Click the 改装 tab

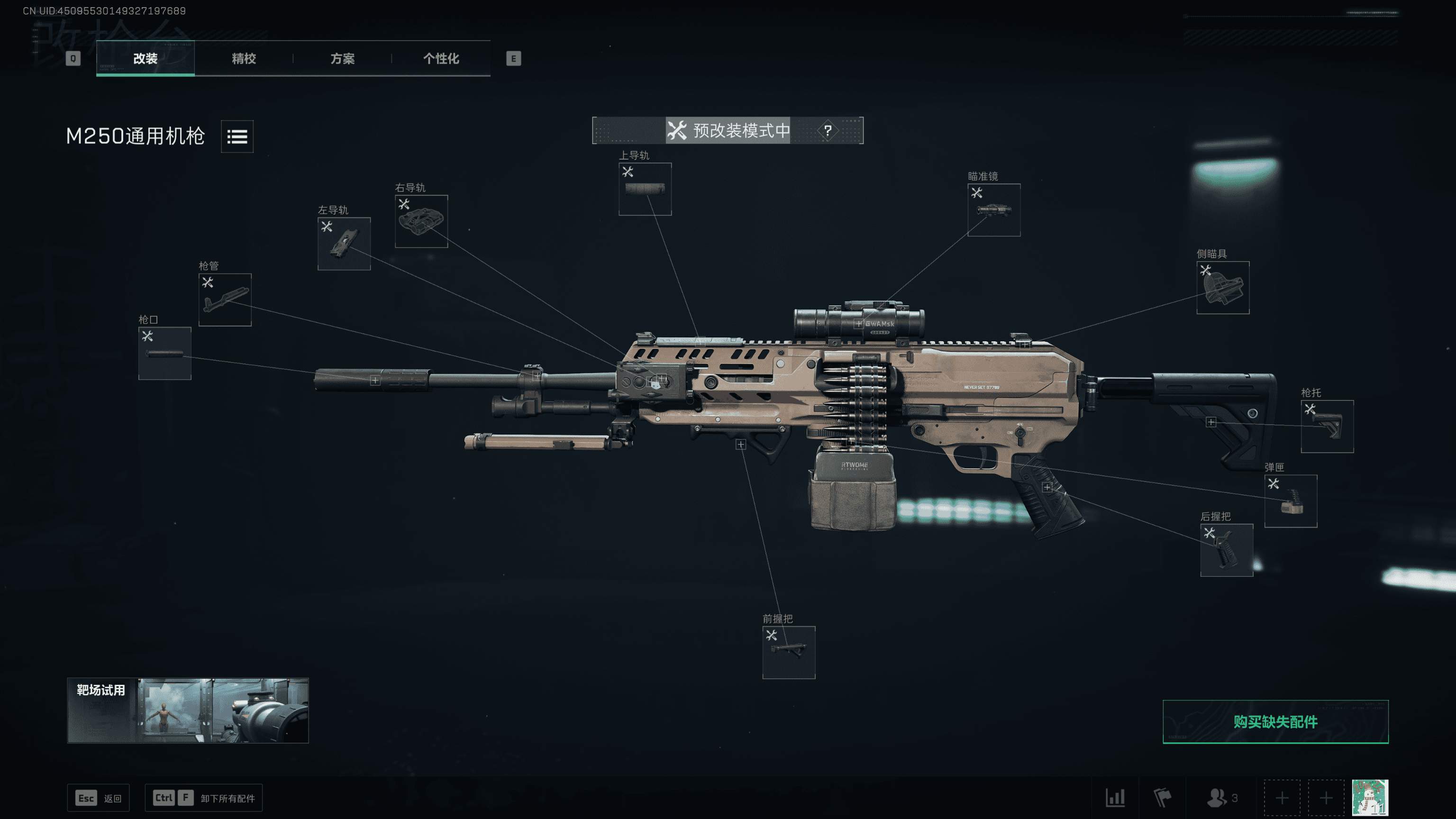[x=145, y=58]
